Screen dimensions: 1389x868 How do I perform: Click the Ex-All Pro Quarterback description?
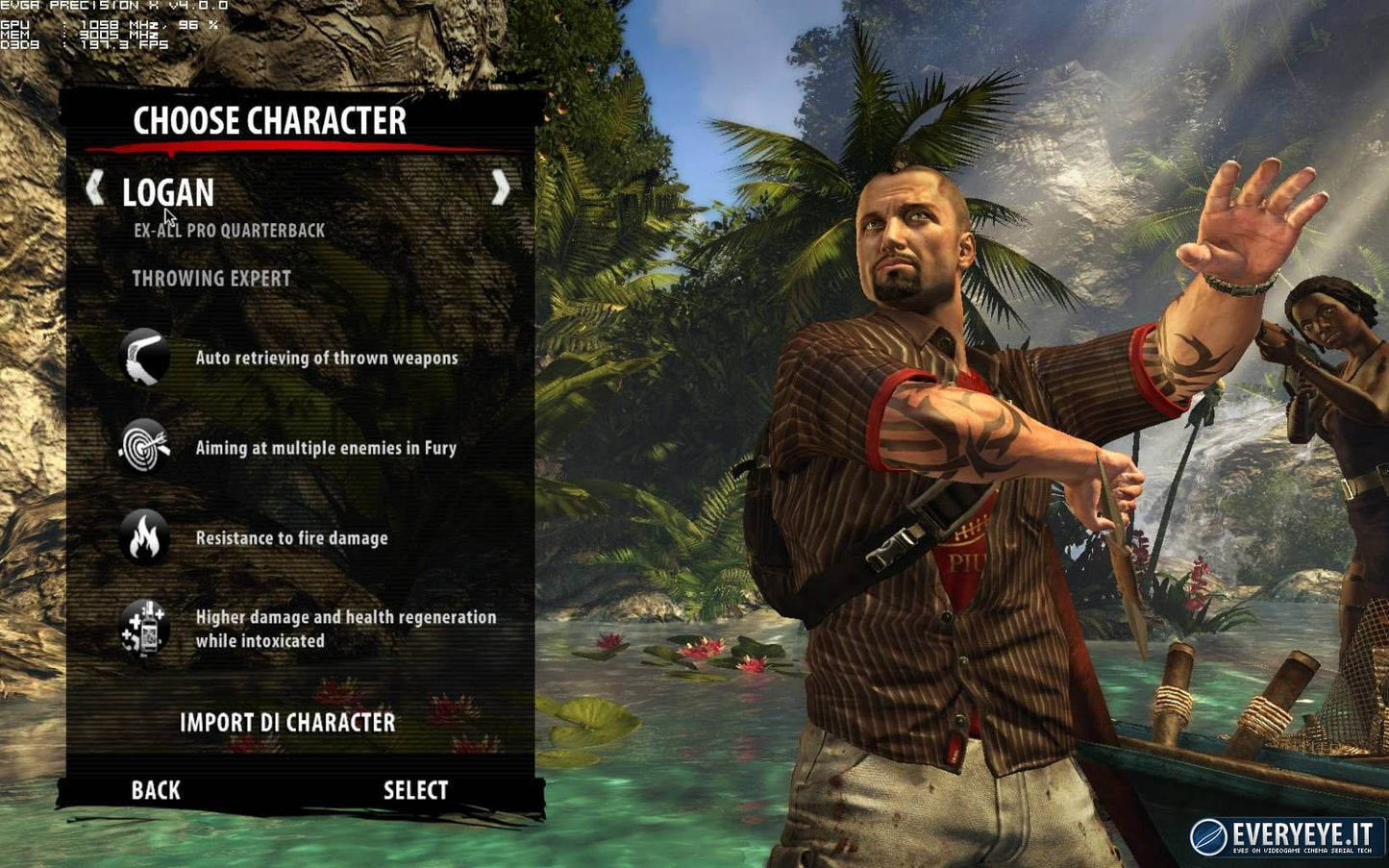click(x=228, y=230)
